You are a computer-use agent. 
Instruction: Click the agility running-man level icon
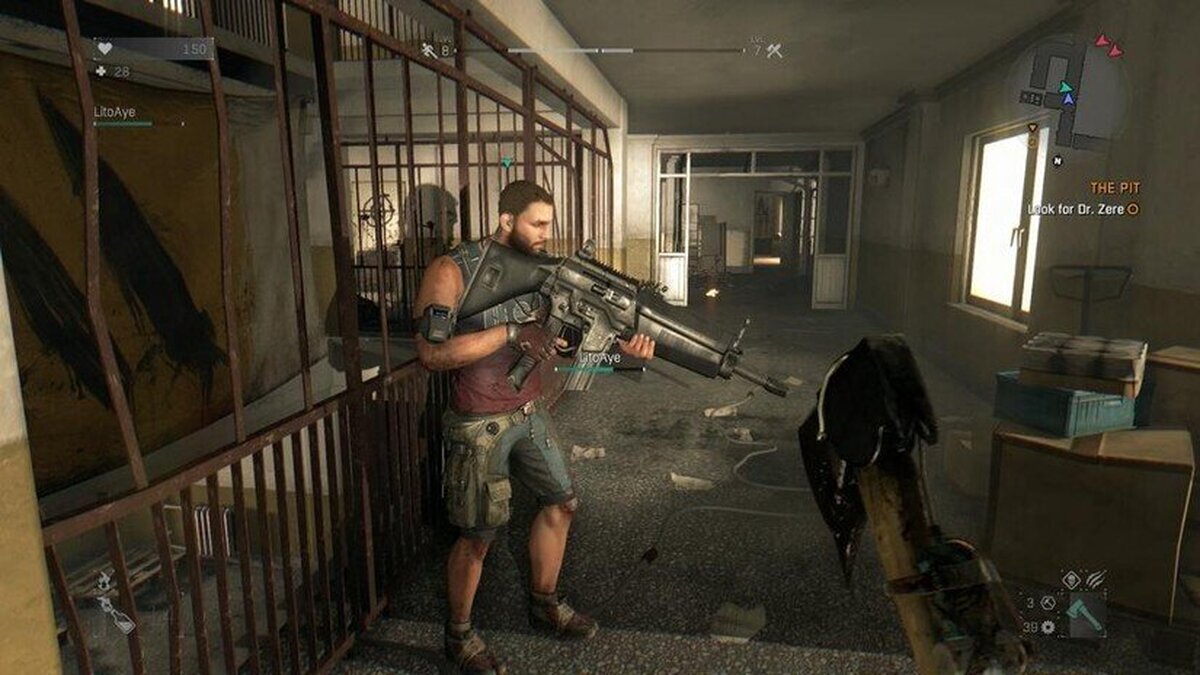429,49
